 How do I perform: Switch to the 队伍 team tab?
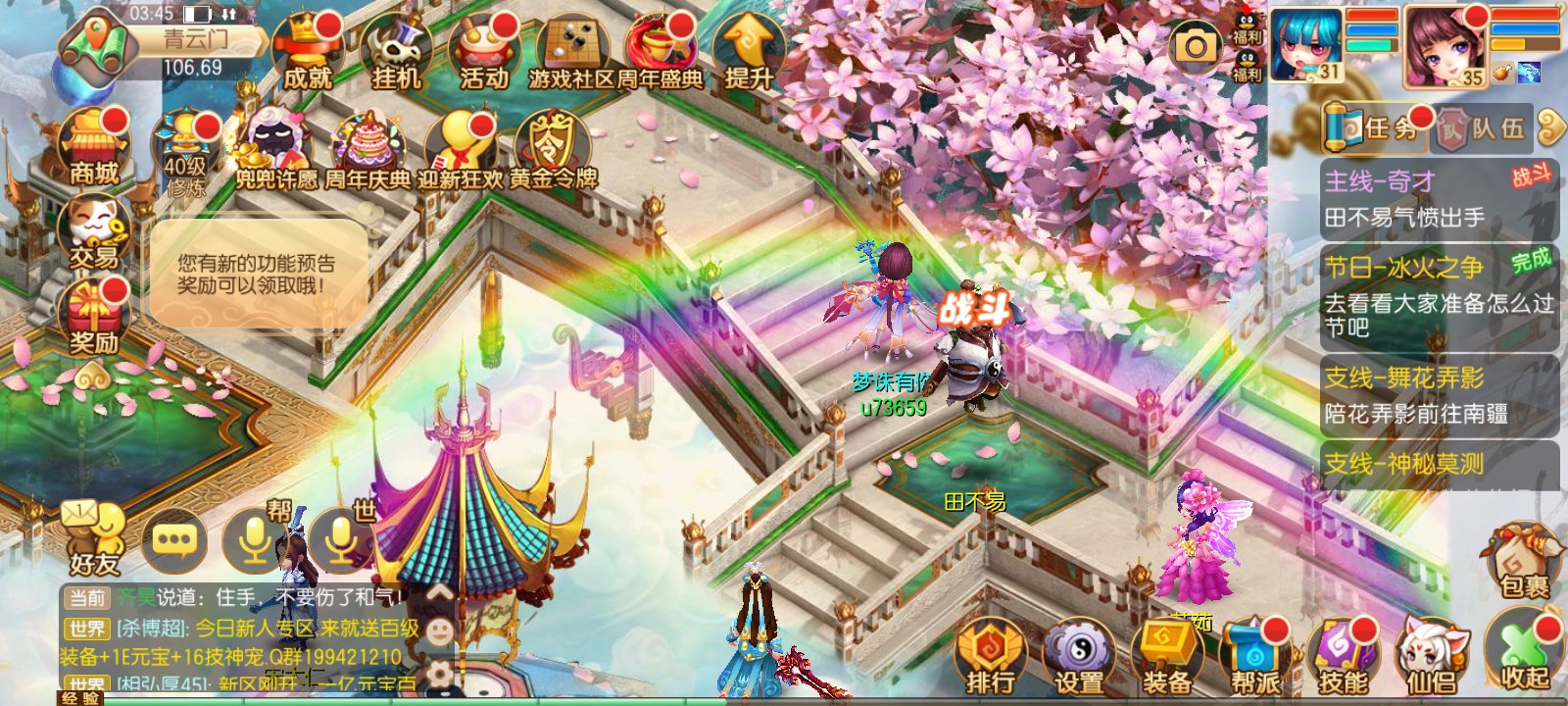(x=1484, y=128)
